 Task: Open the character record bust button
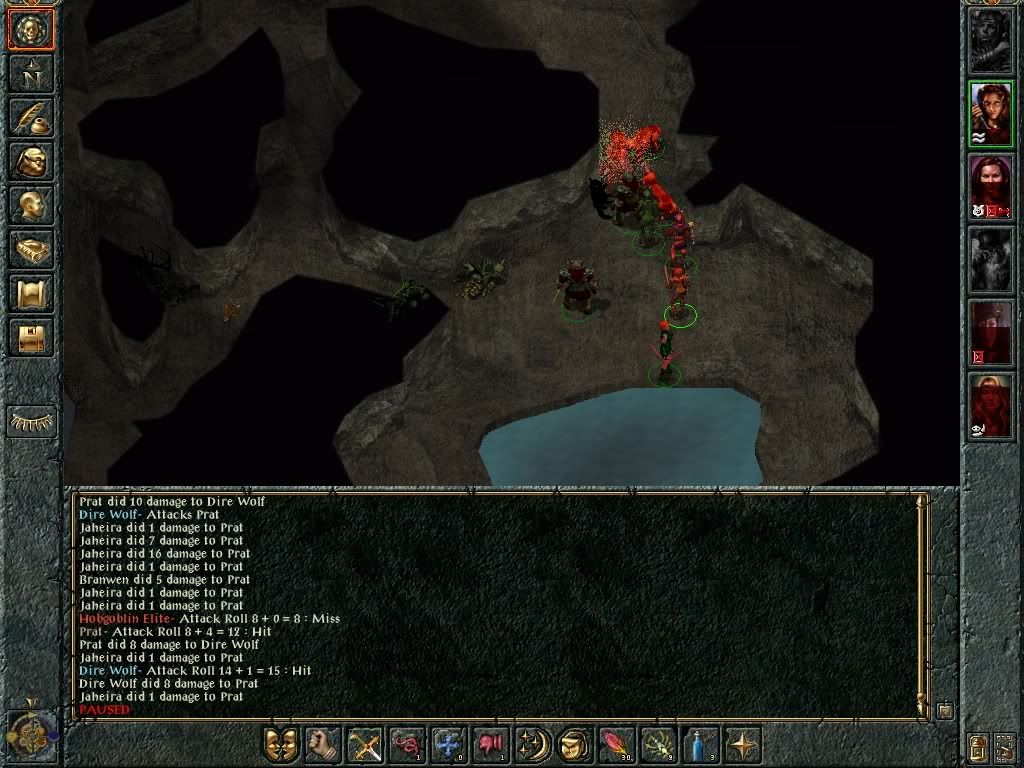[31, 206]
